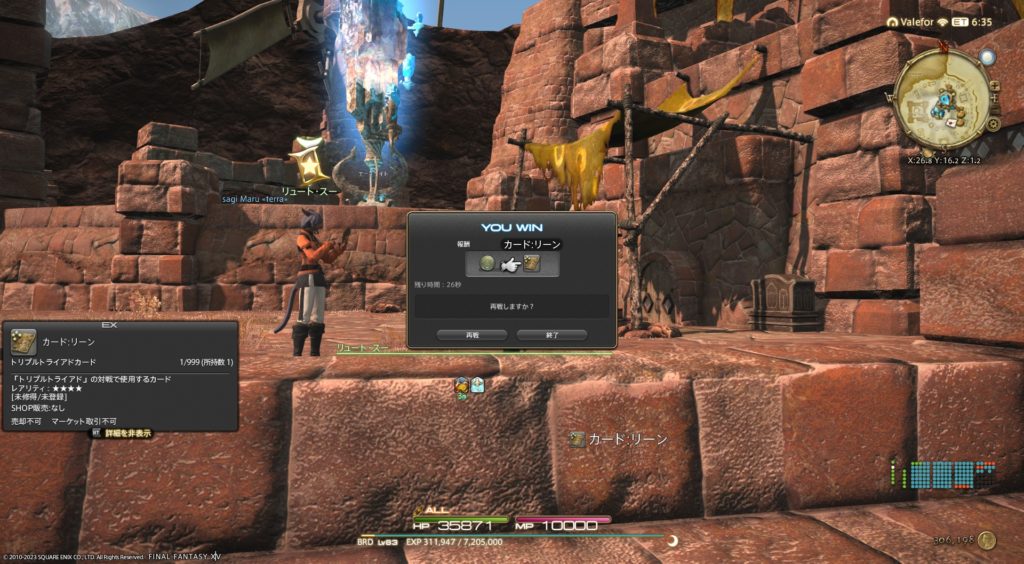Click the ALL limit gauge label
Screen dimensions: 1024x564
coord(436,511)
